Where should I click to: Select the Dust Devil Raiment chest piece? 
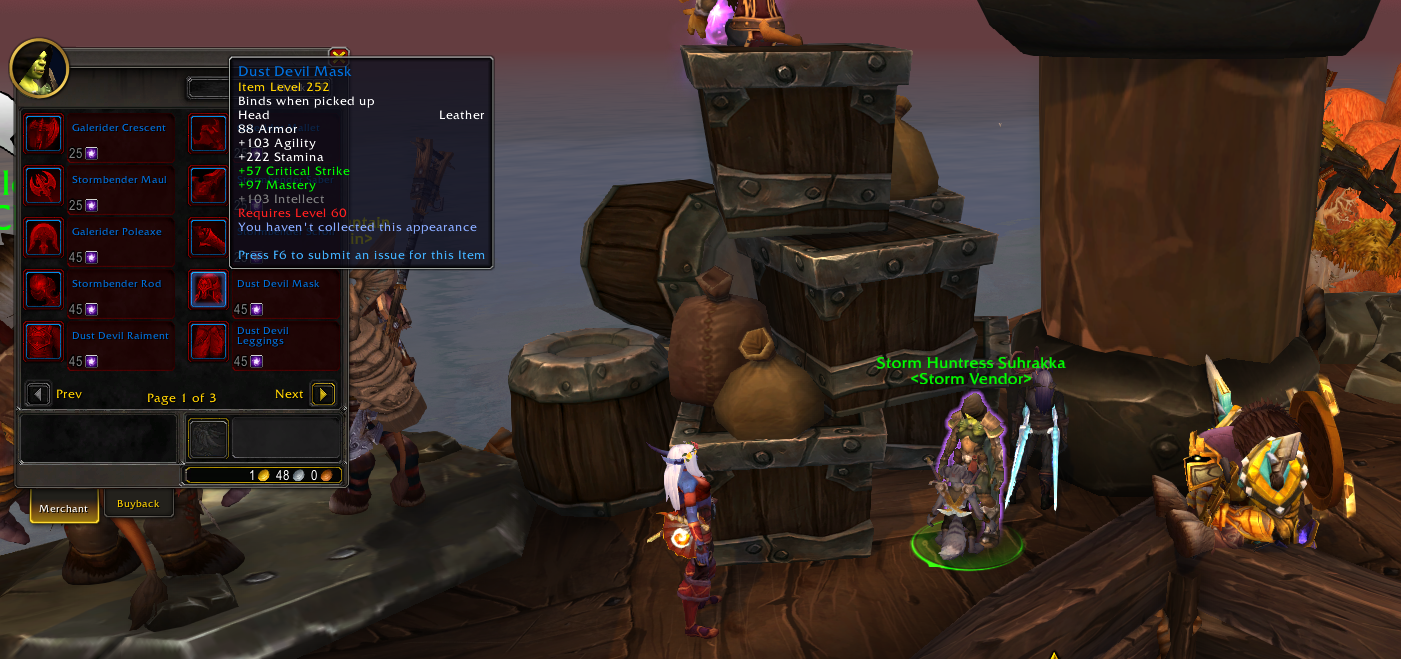(x=44, y=342)
